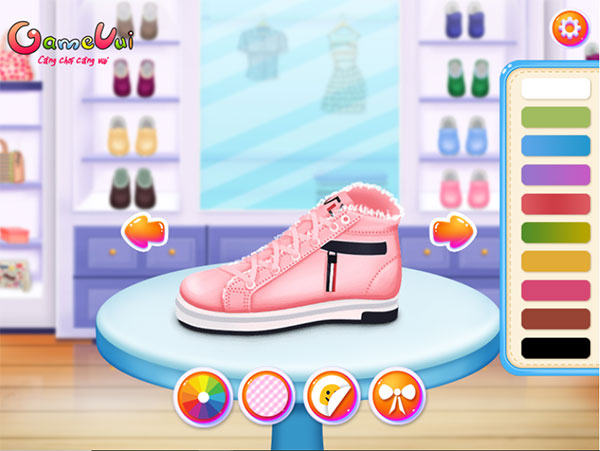The height and width of the screenshot is (451, 600).
Task: Open the bow accessory tool
Action: (x=396, y=397)
